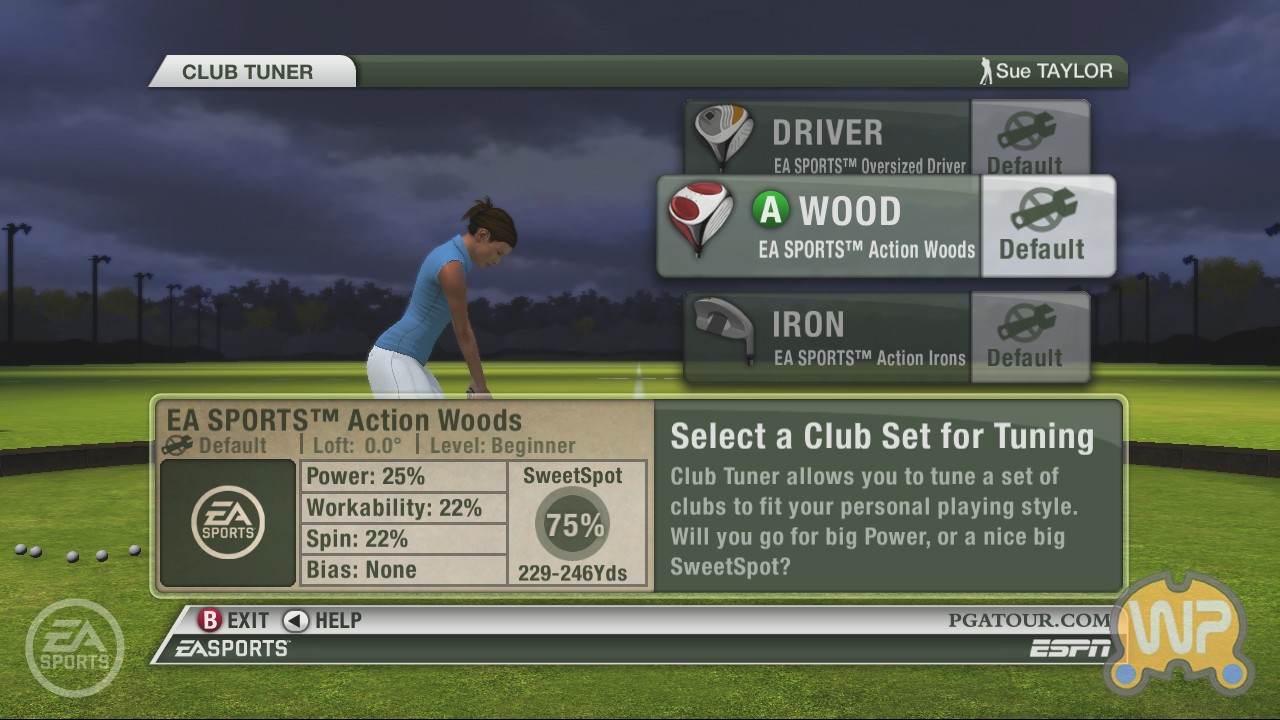Exit the Club Tuner screen

coord(236,620)
